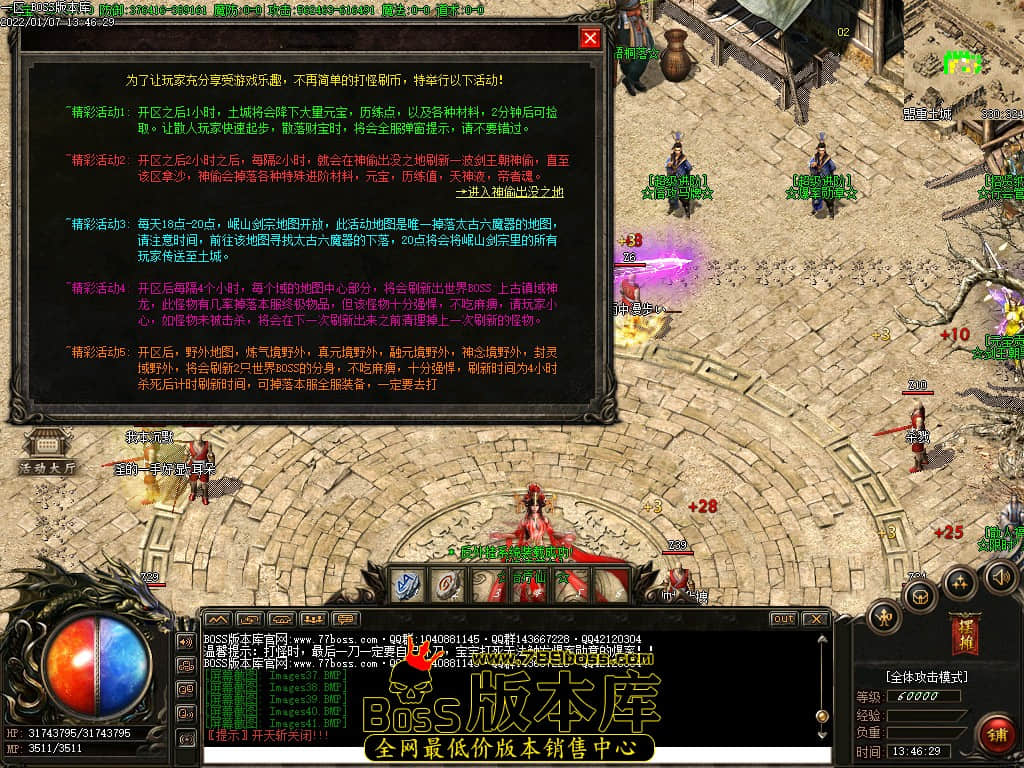Toggle the sound speaker icon
The height and width of the screenshot is (768, 1024).
1001,575
